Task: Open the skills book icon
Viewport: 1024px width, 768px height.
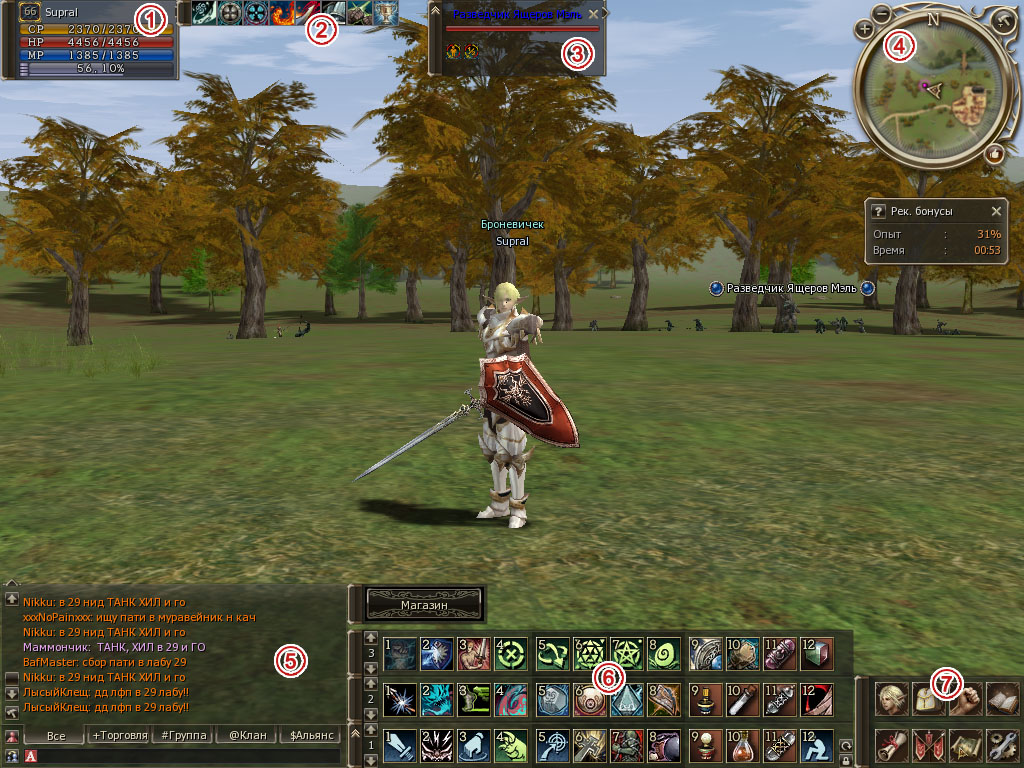Action: tap(1001, 698)
